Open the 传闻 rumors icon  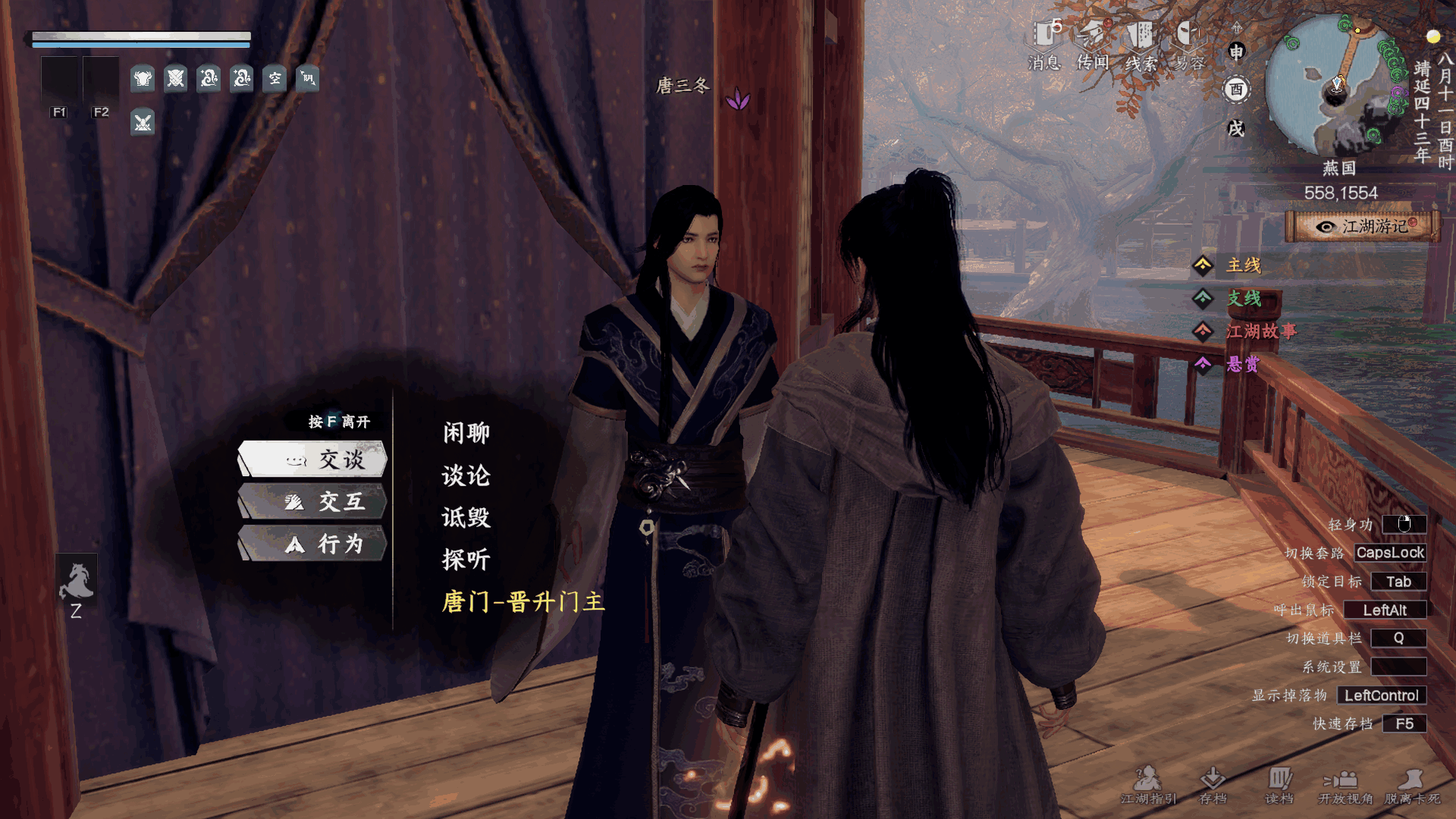(1093, 44)
